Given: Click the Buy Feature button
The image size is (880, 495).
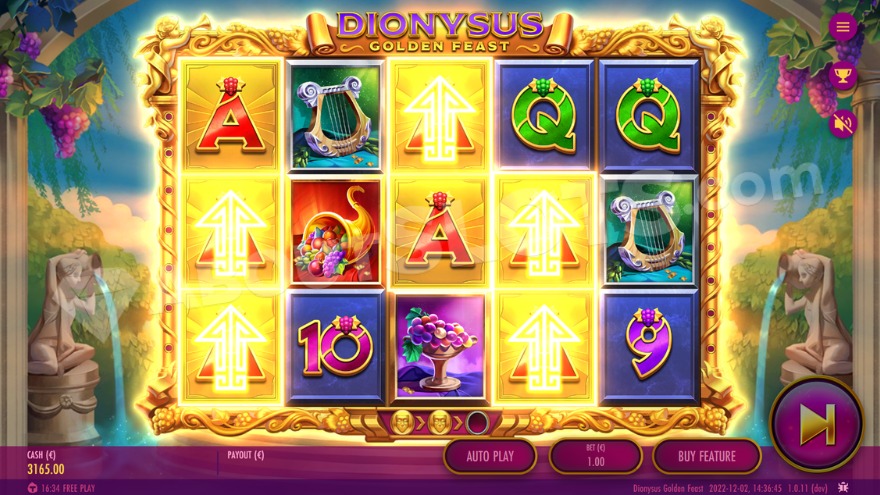Looking at the screenshot, I should [x=707, y=456].
